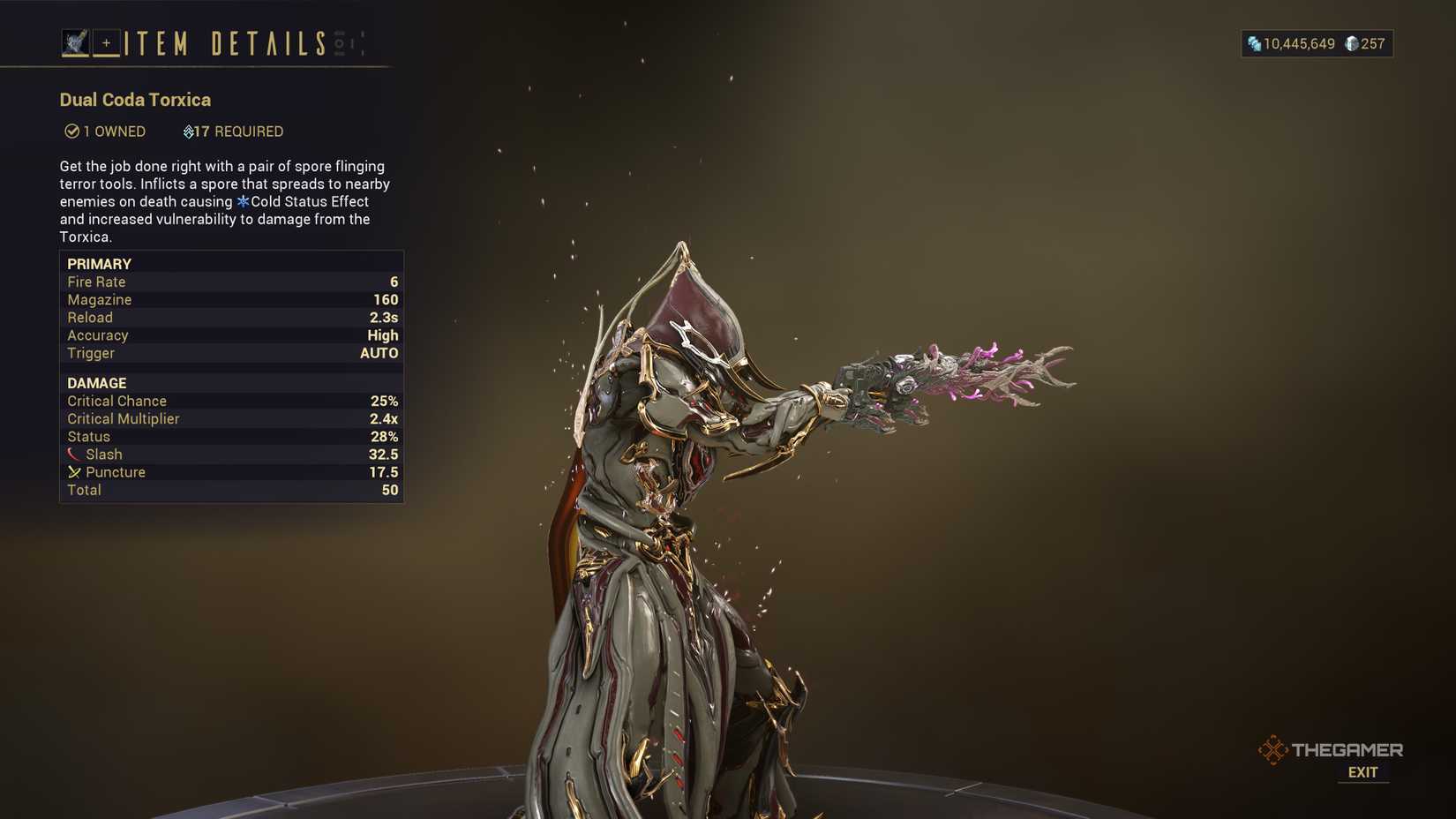Click the Dual Coda Torxica title

(x=134, y=100)
